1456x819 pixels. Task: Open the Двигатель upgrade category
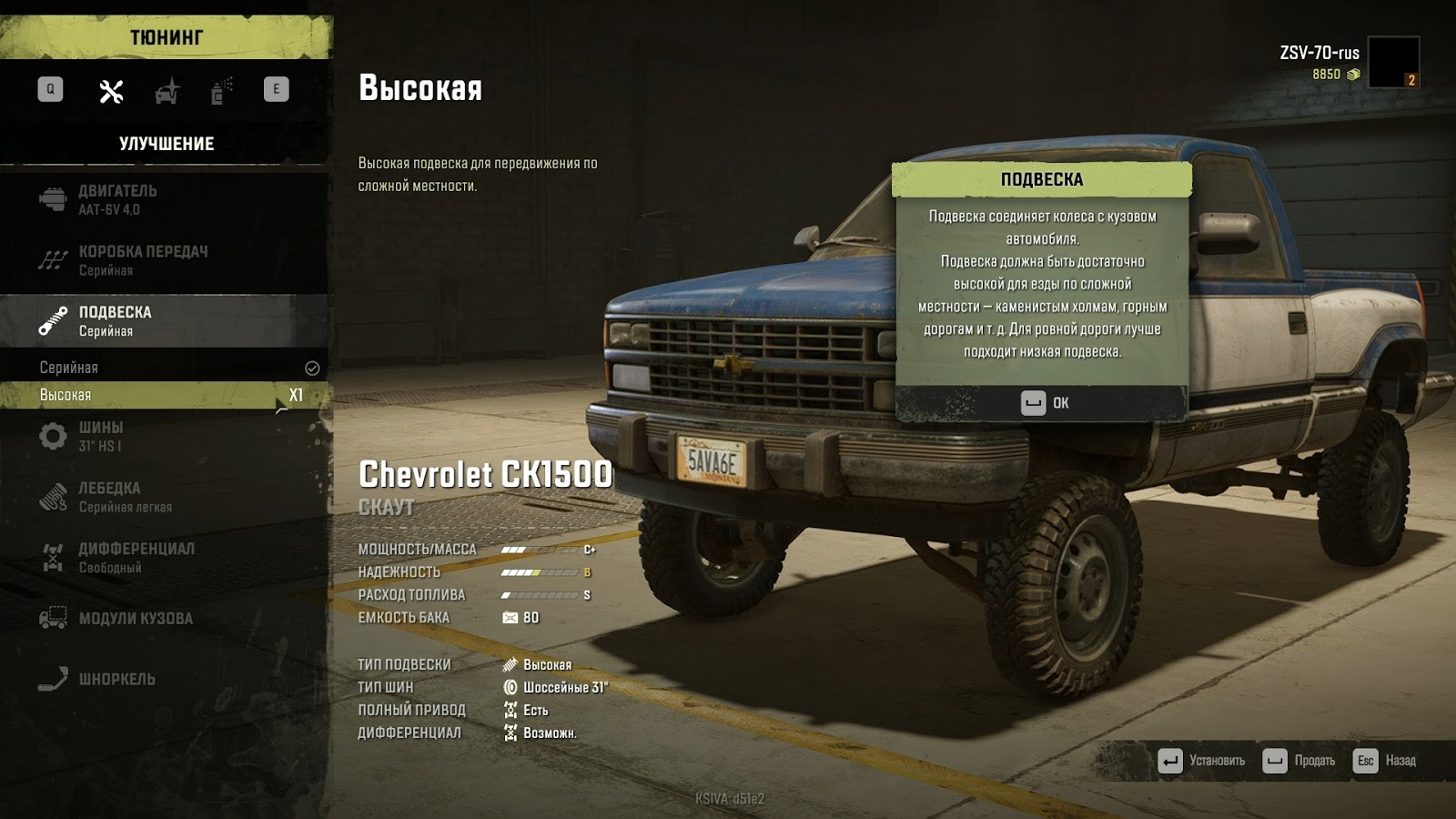pos(164,199)
